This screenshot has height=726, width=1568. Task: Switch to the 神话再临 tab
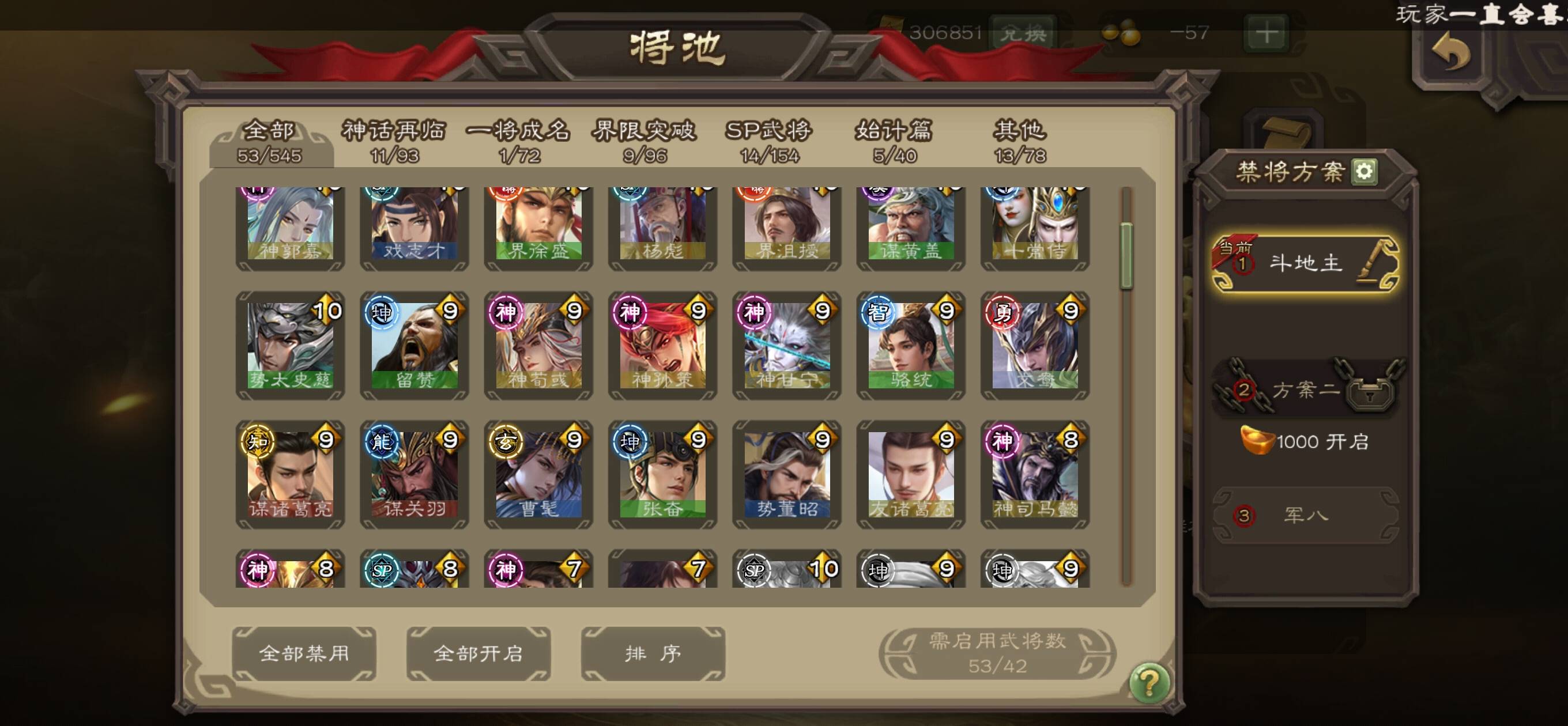pyautogui.click(x=394, y=141)
